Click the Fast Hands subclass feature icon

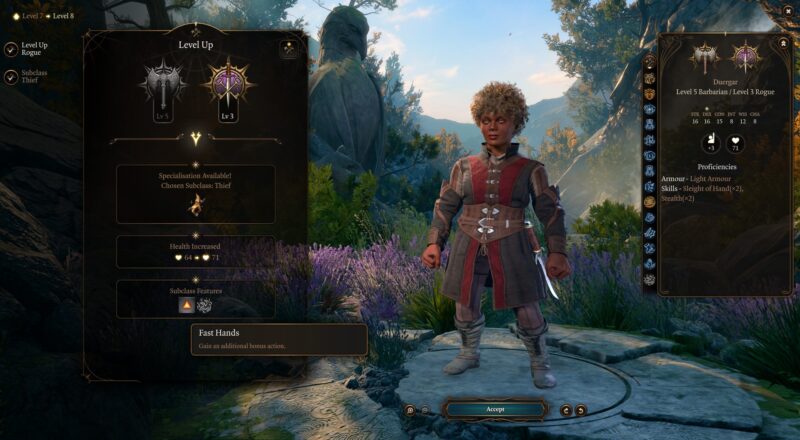point(186,305)
